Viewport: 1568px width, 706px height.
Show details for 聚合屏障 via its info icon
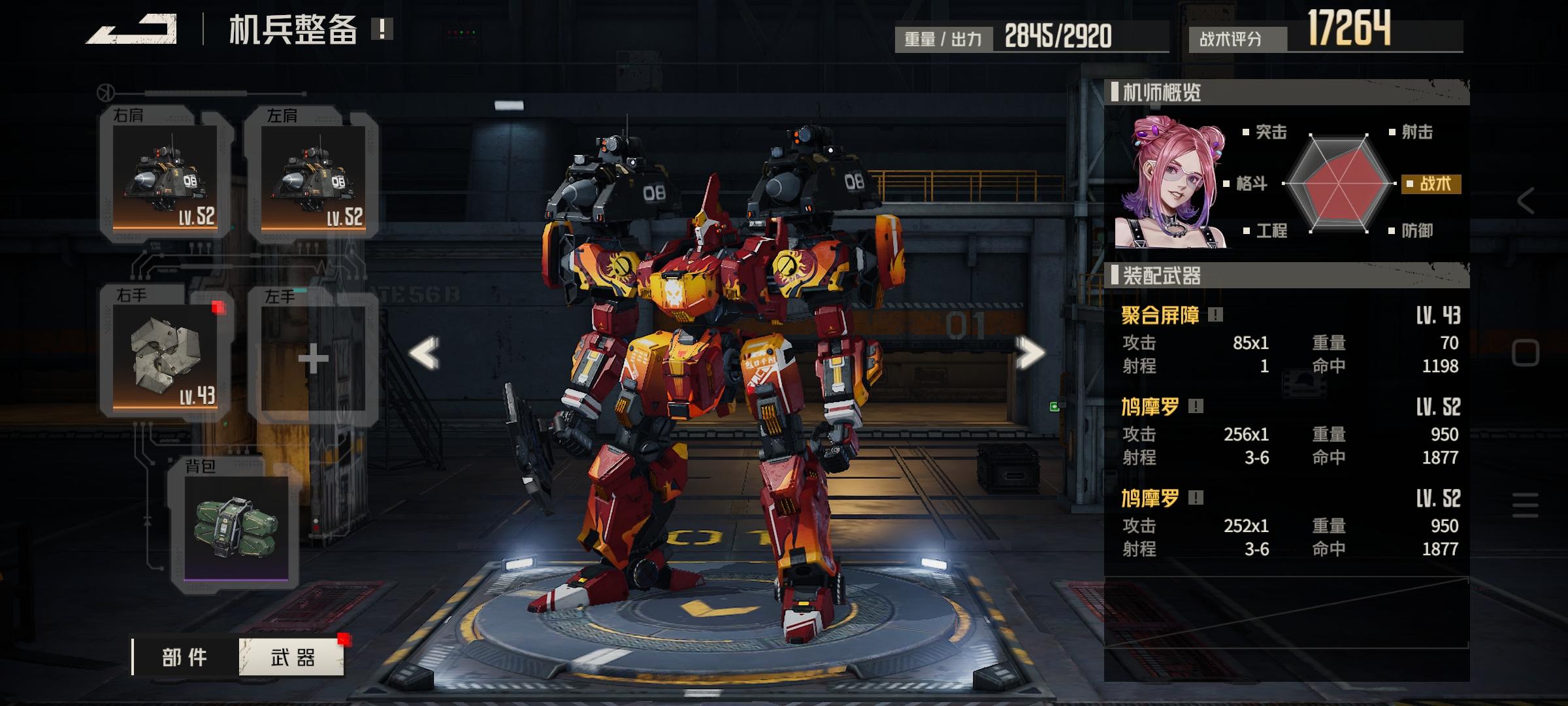pyautogui.click(x=1215, y=315)
